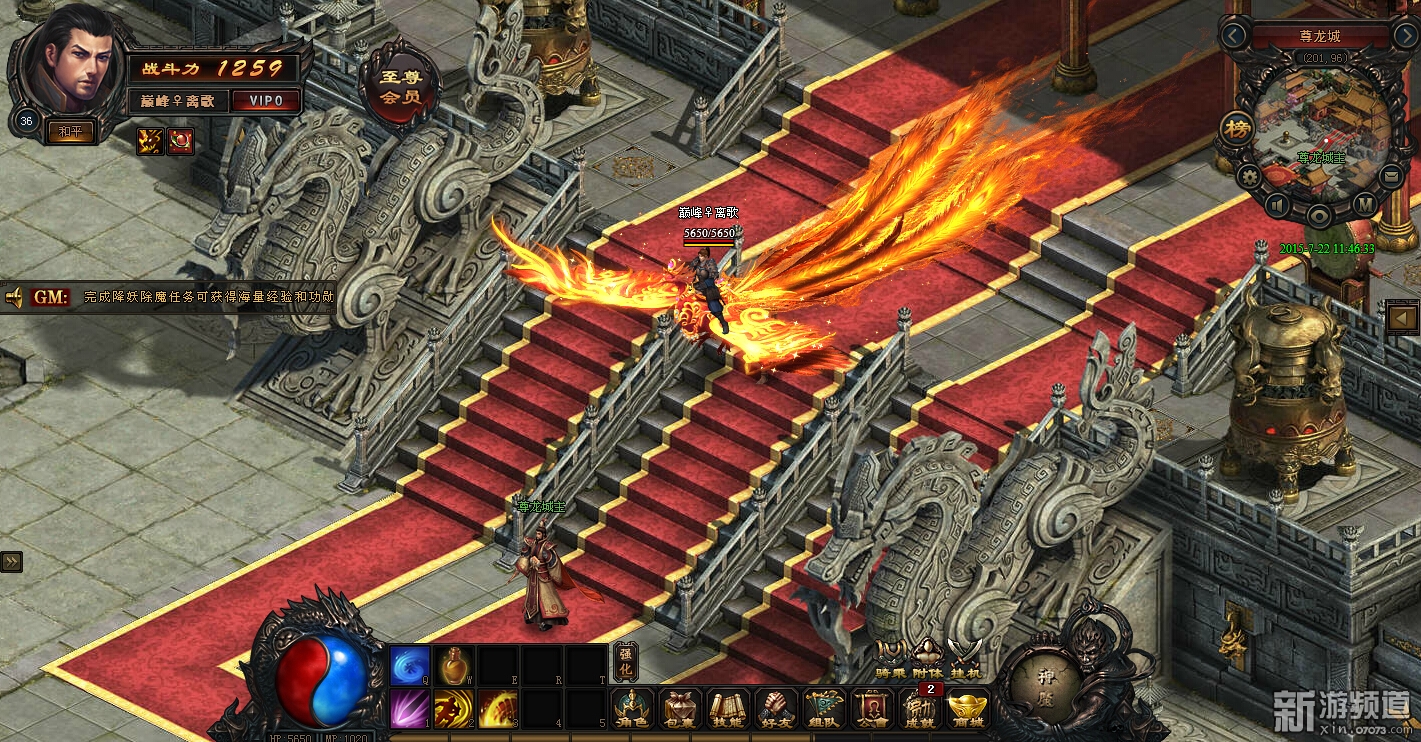Open the 成就 achievements panel
This screenshot has height=742, width=1421.
pos(919,709)
